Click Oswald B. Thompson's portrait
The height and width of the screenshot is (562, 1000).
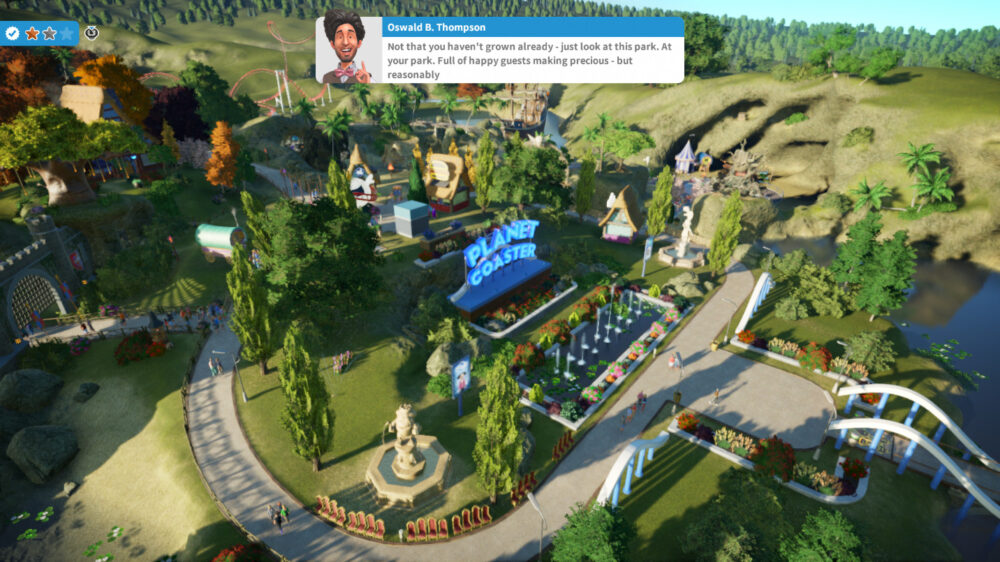point(348,49)
